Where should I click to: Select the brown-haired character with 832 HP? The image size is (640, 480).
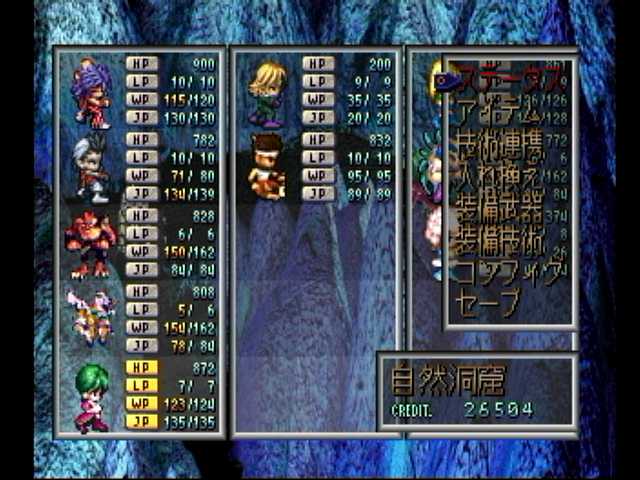coord(267,167)
